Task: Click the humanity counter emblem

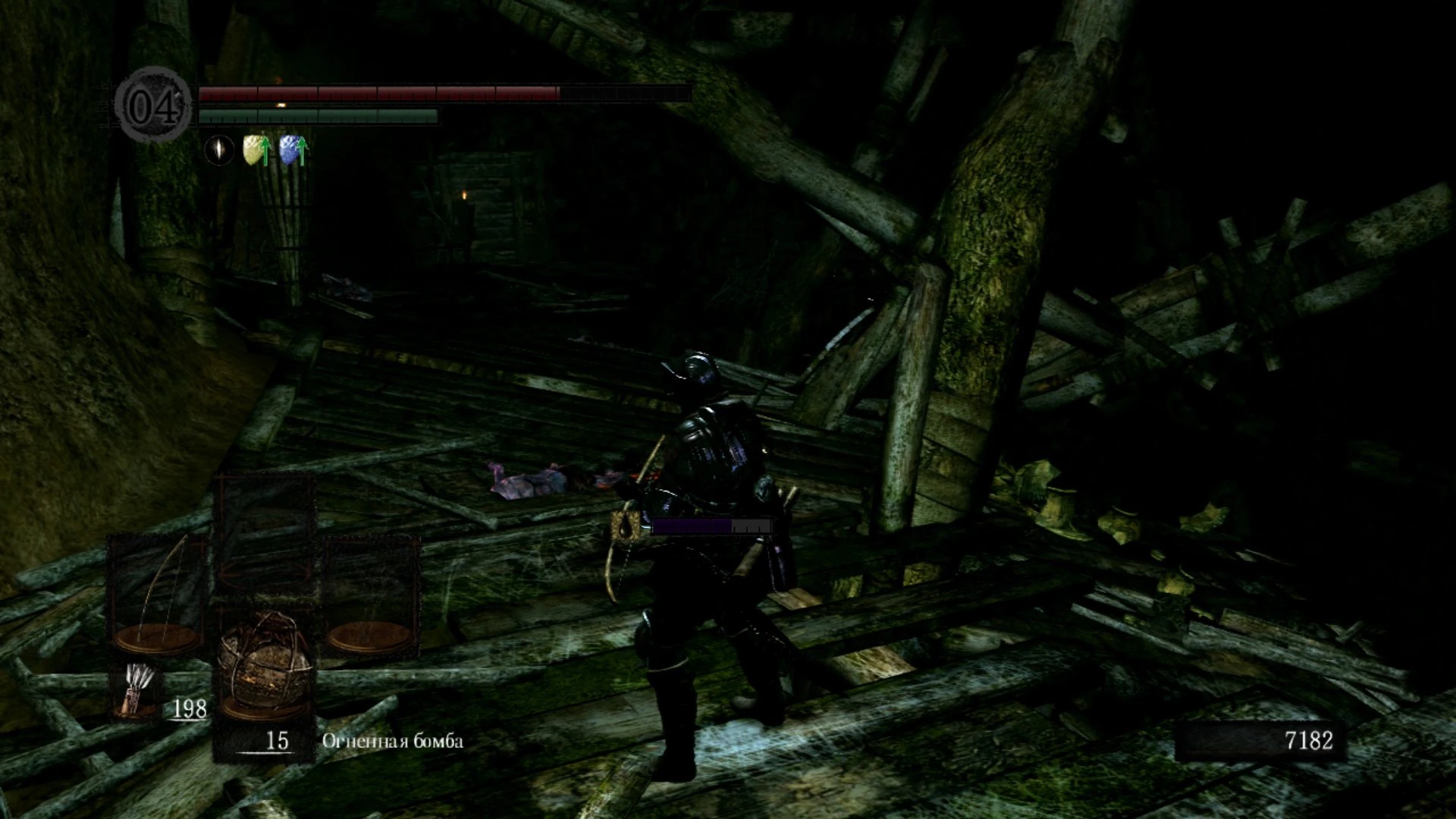Action: [x=154, y=106]
